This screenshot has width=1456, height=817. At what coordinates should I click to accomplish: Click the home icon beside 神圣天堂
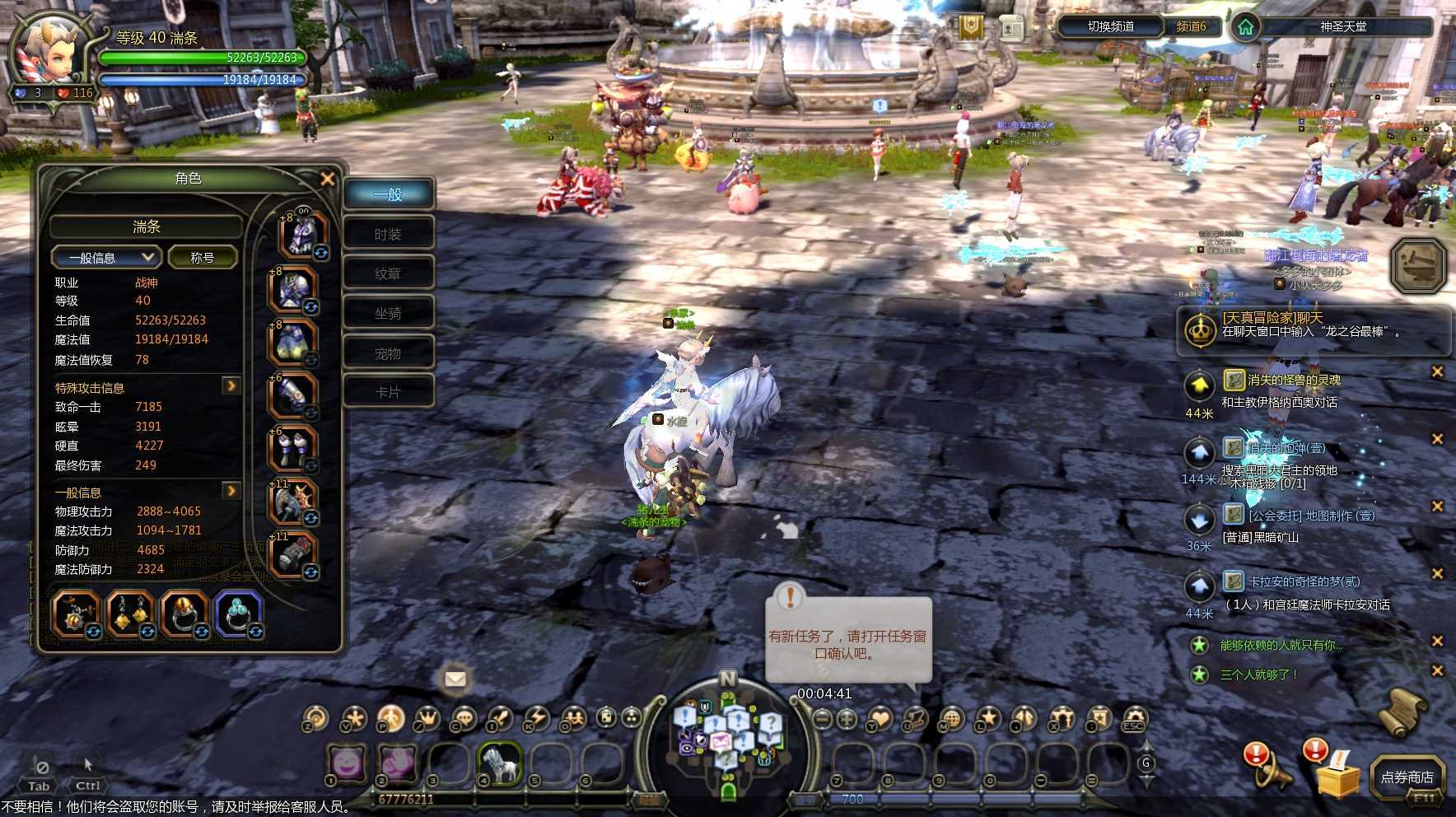[x=1245, y=27]
